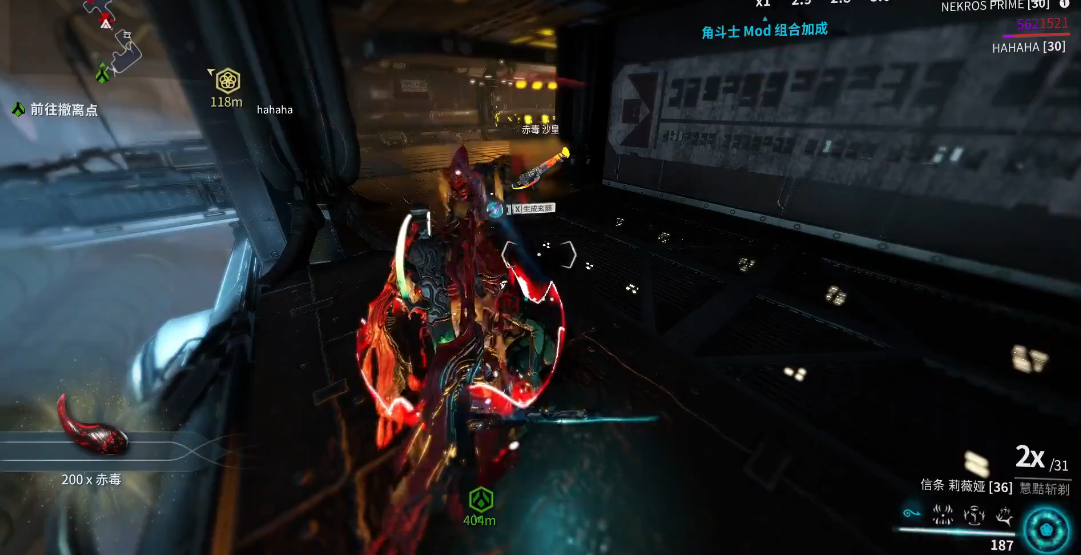The width and height of the screenshot is (1081, 555).
Task: Click the info icon beside NEKROS PRIME
Action: [x=1063, y=5]
